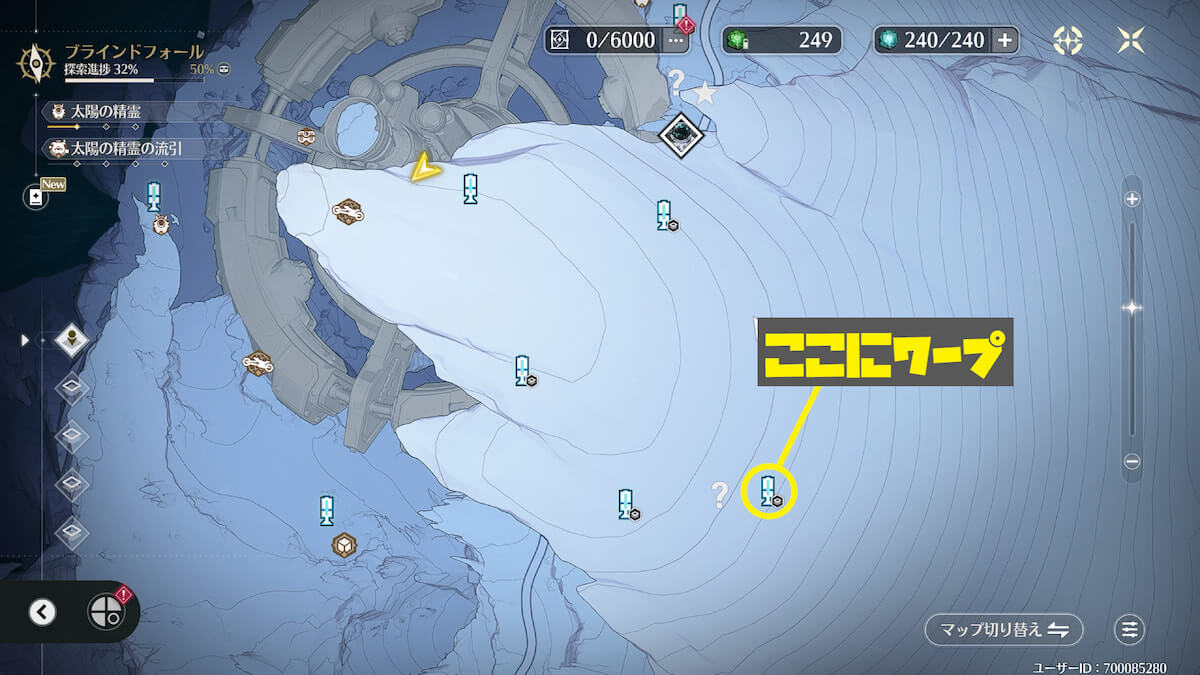The width and height of the screenshot is (1200, 675).
Task: Select the brown cube chest marker
Action: point(344,545)
